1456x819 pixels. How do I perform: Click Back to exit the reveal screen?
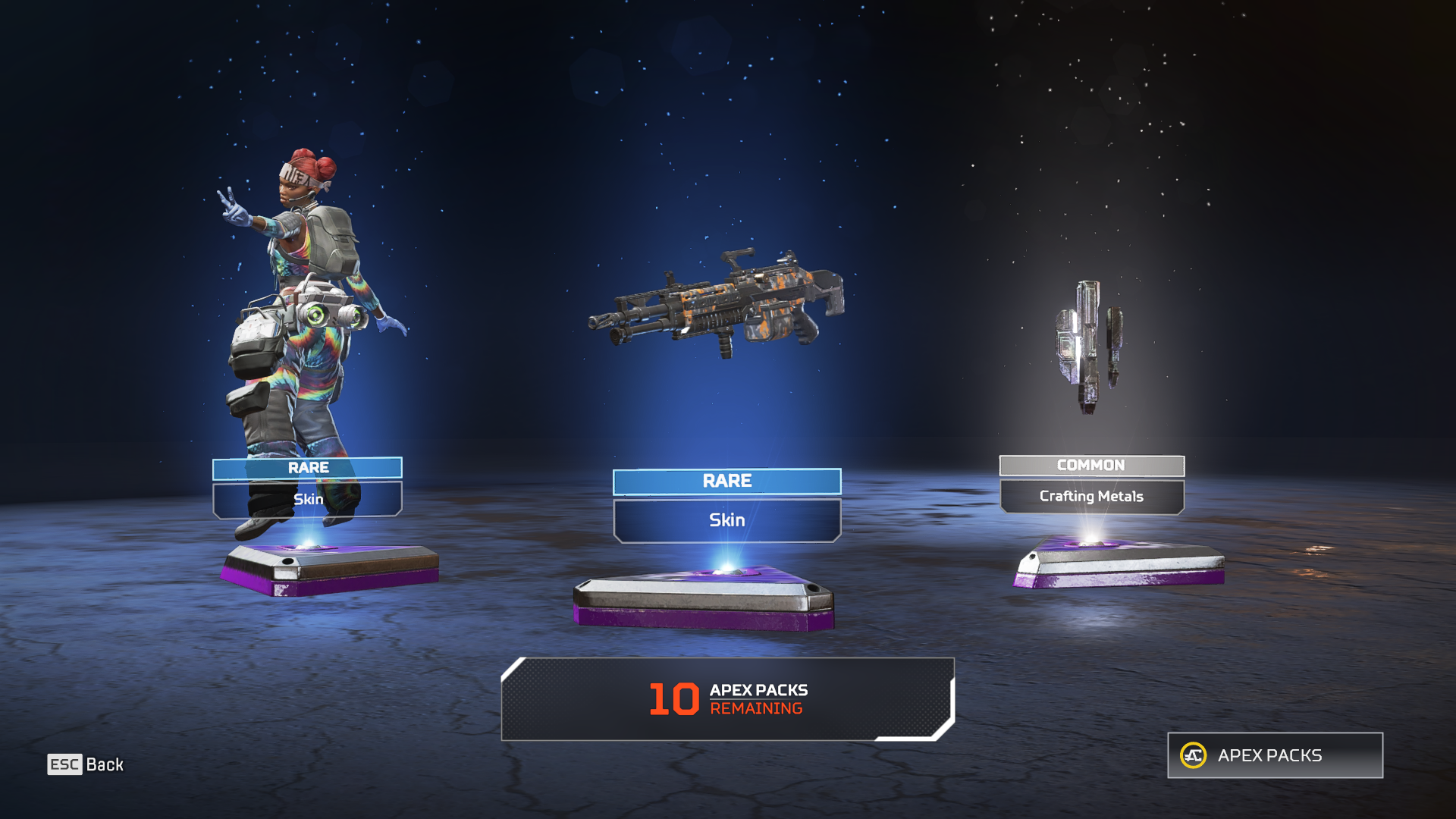tap(106, 764)
